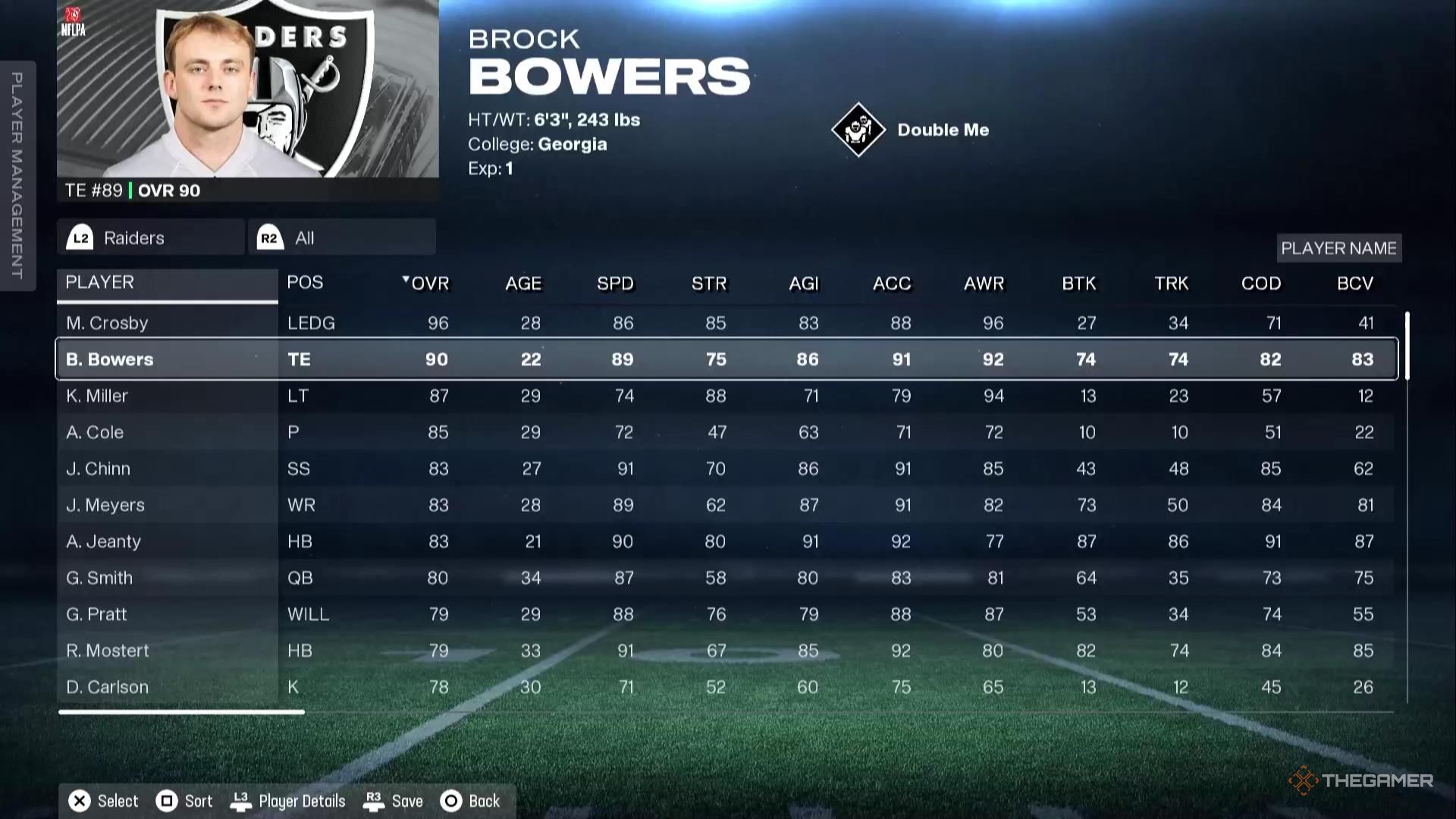Select the M. Crosby roster row
Screen dimensions: 1456x819
379,322
